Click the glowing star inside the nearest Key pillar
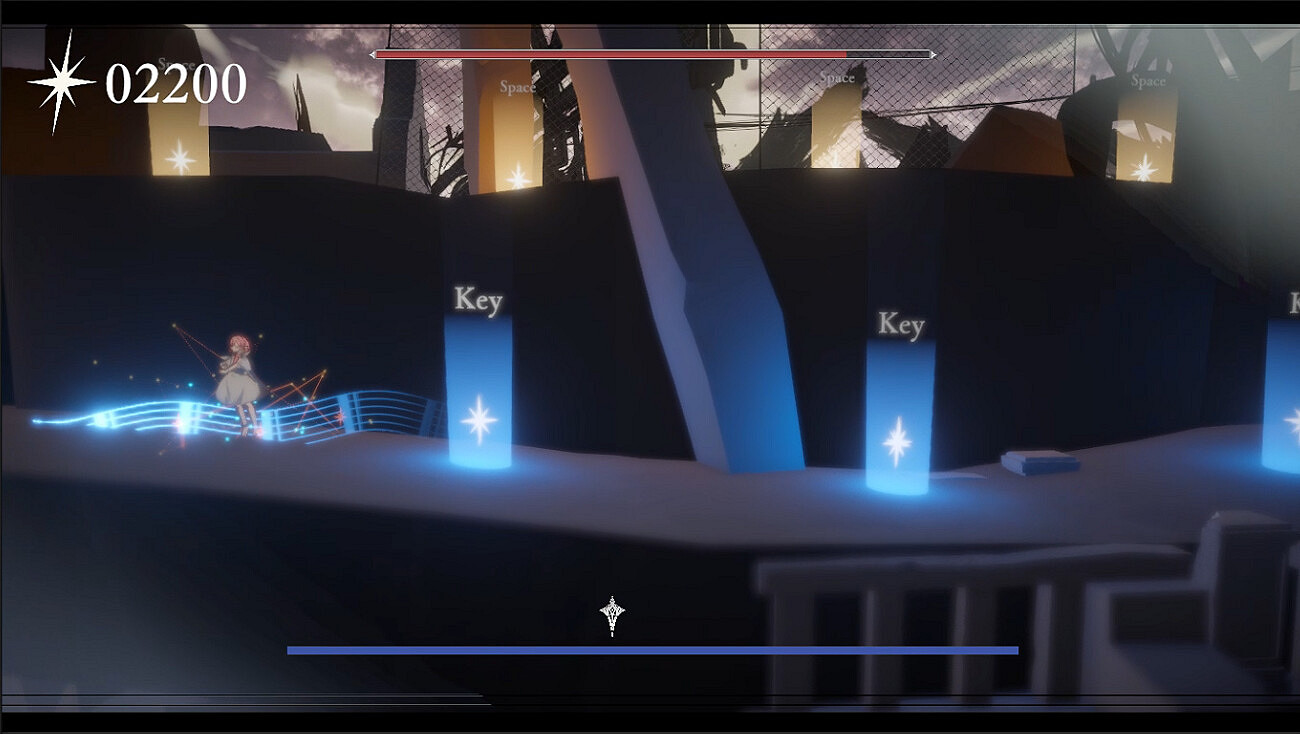Viewport: 1300px width, 734px height. (x=480, y=419)
